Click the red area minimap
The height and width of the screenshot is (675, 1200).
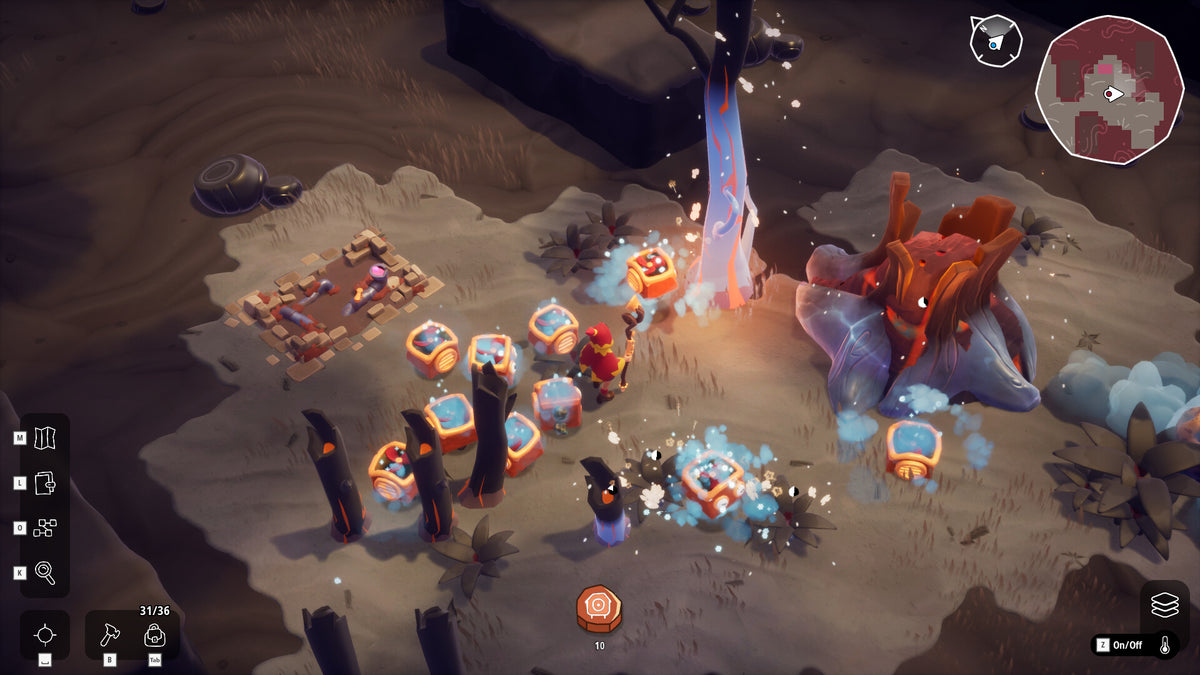[x=1109, y=89]
